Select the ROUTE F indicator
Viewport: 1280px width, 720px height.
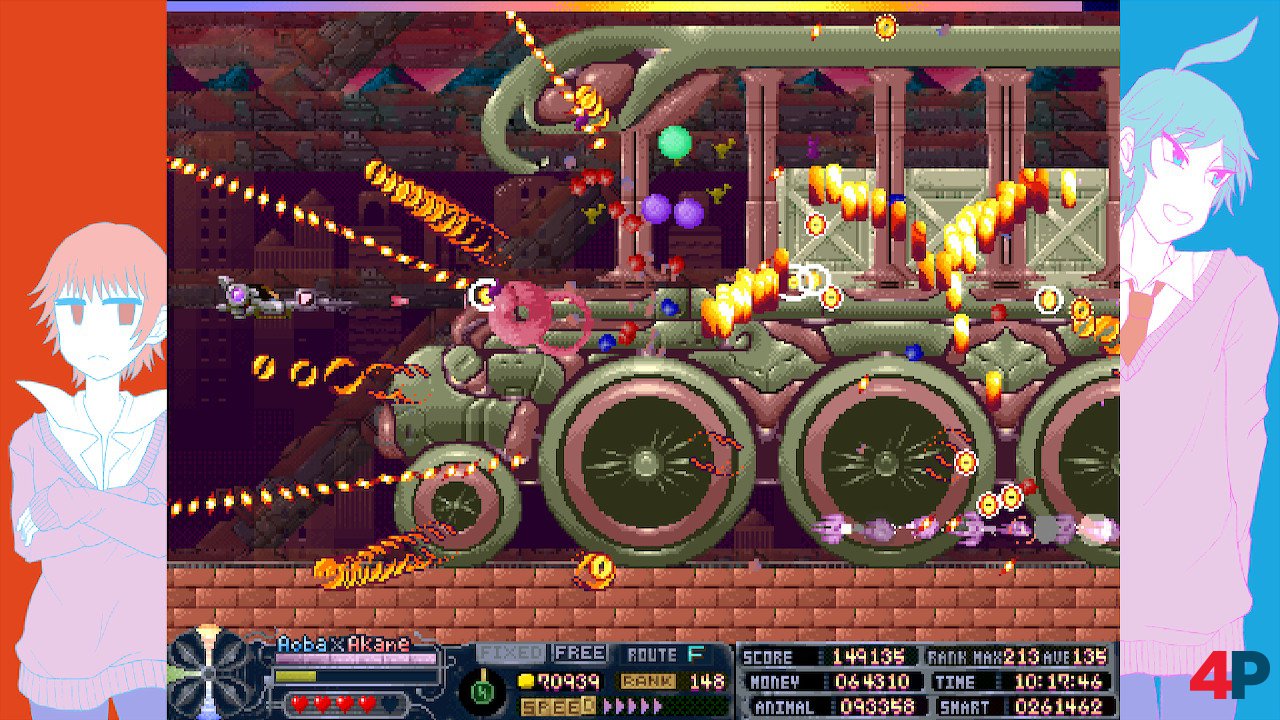pos(666,655)
